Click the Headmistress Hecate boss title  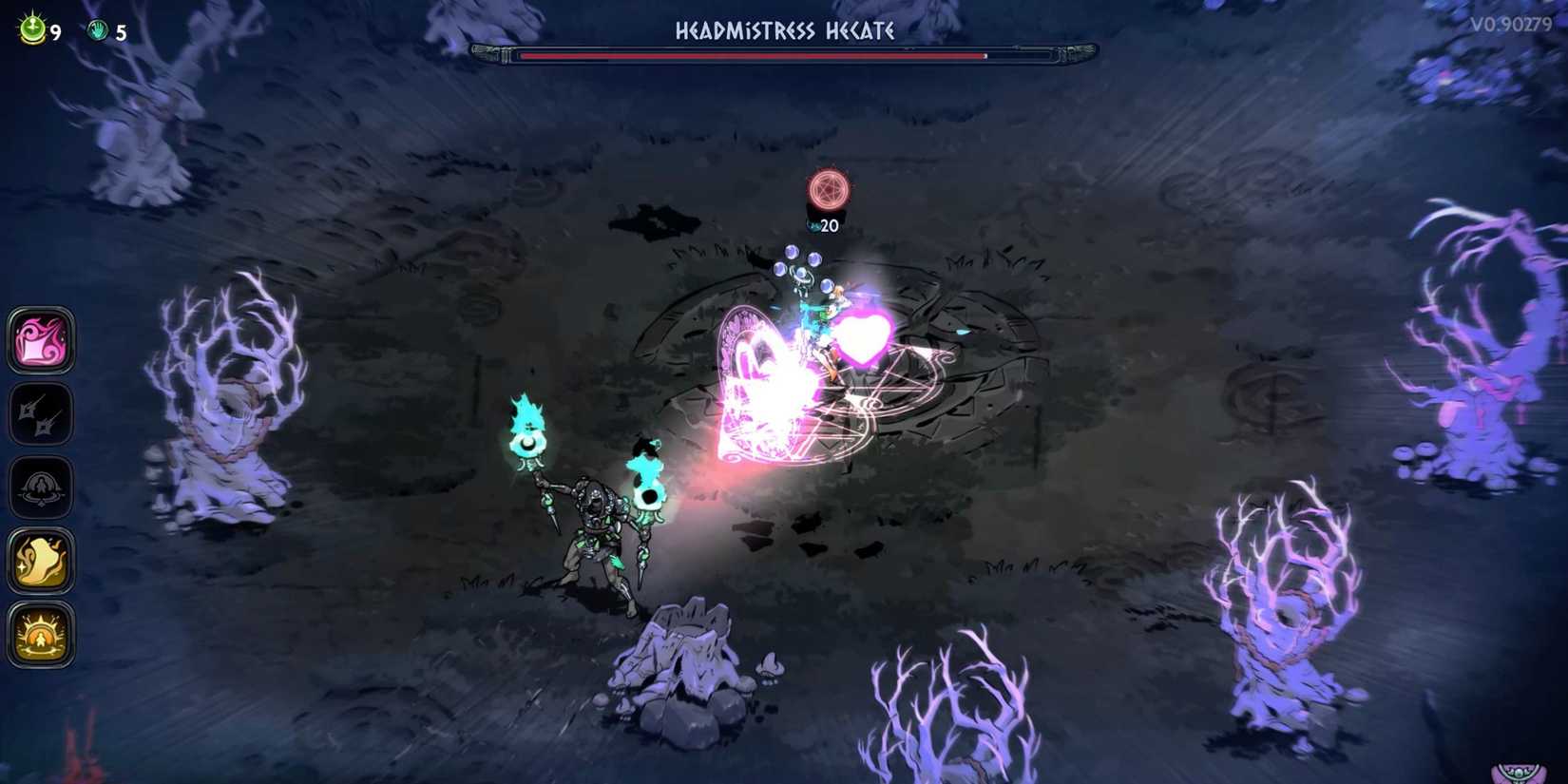[x=783, y=30]
